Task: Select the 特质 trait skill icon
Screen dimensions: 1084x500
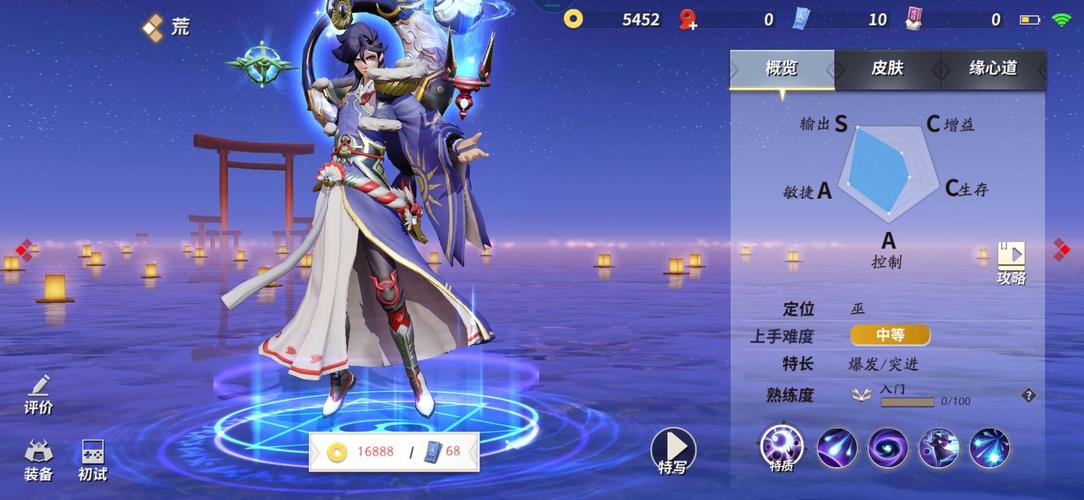Action: (x=781, y=447)
